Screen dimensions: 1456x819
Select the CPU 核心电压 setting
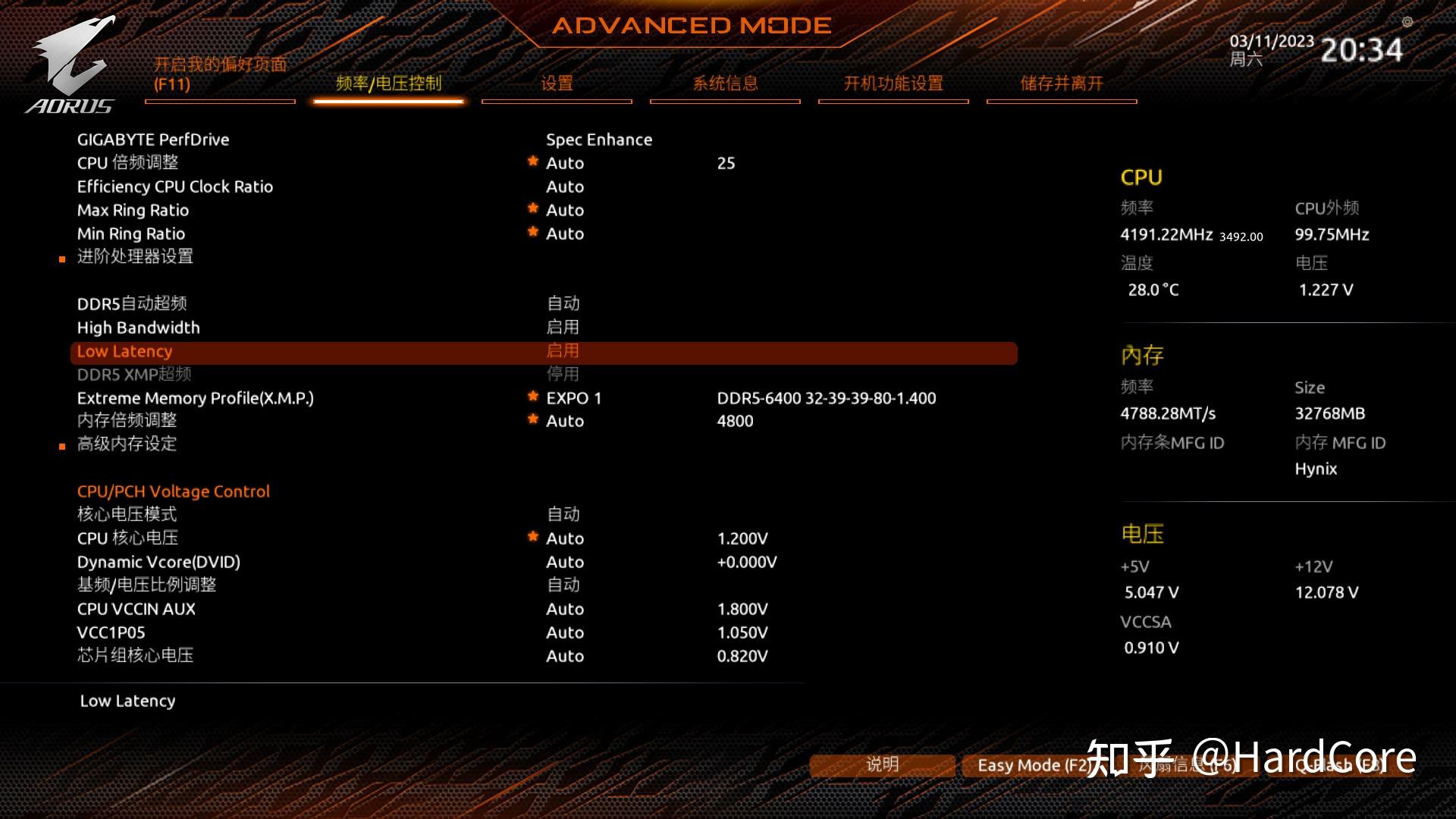click(x=127, y=538)
